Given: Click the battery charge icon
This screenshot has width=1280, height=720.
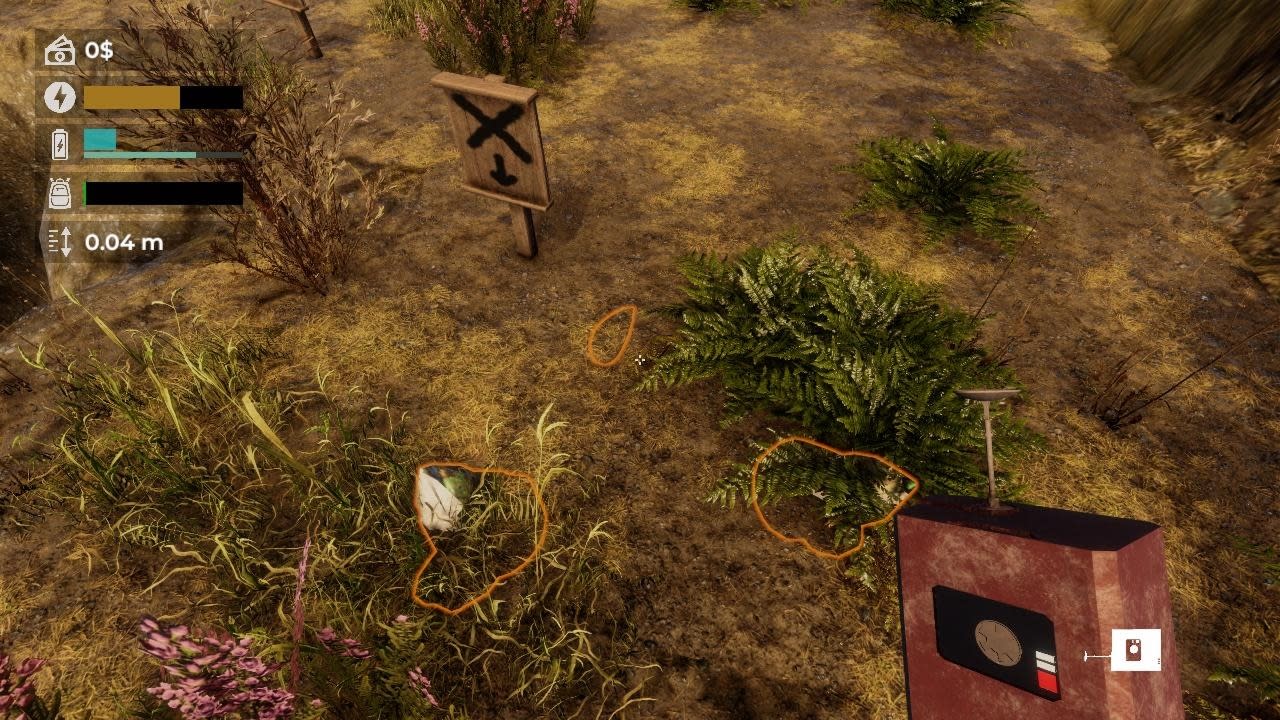Looking at the screenshot, I should coord(60,146).
